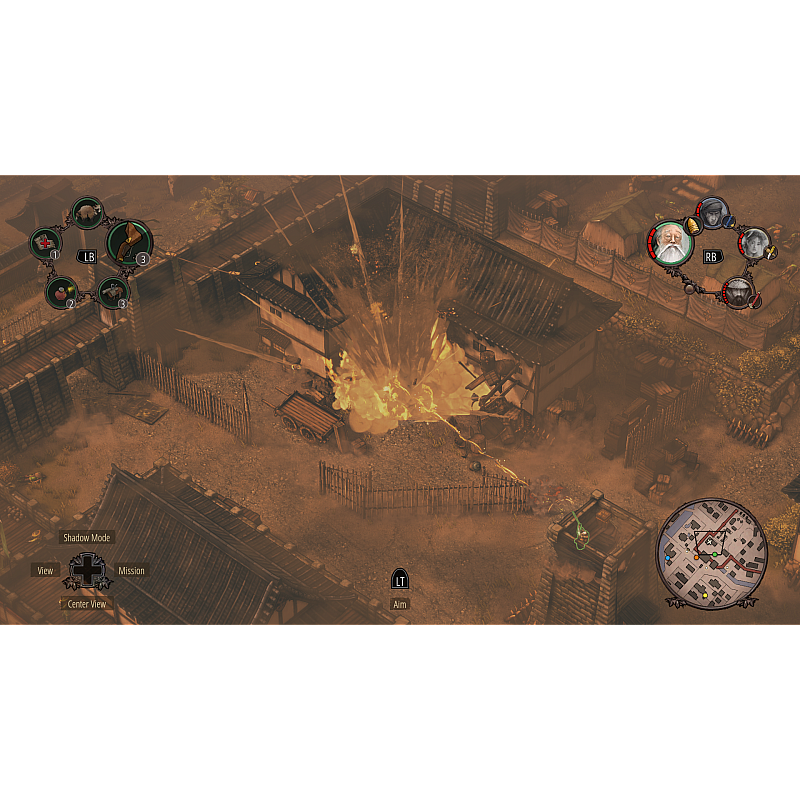Select the tanuki companion ability icon
The image size is (800, 800).
click(x=87, y=212)
